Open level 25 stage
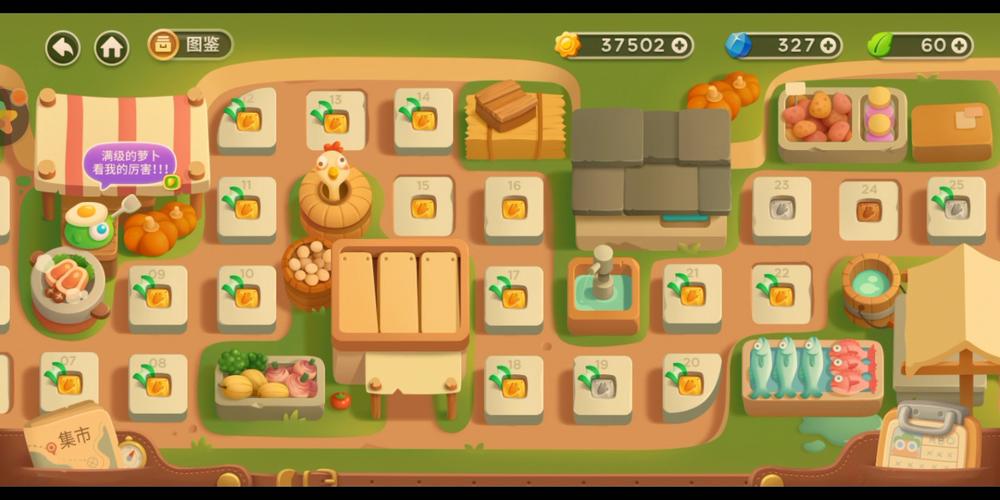1000x500 pixels. (956, 207)
